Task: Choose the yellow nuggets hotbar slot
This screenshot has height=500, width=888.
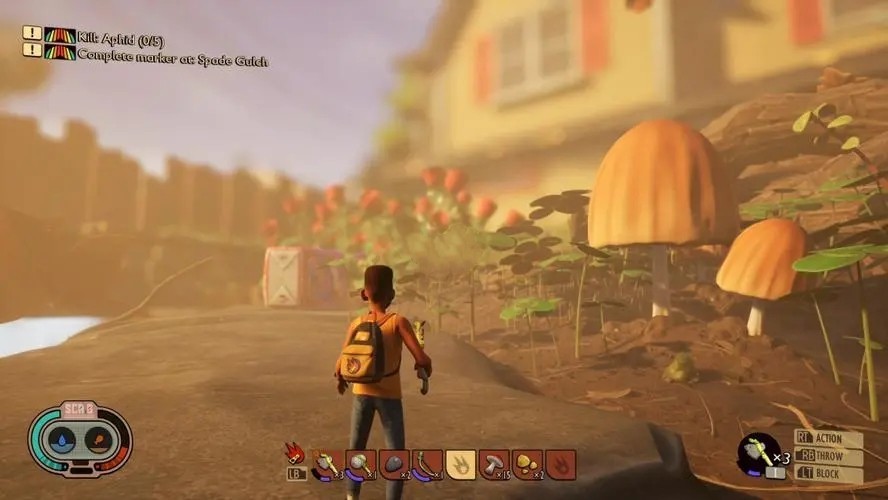Action: tap(527, 464)
